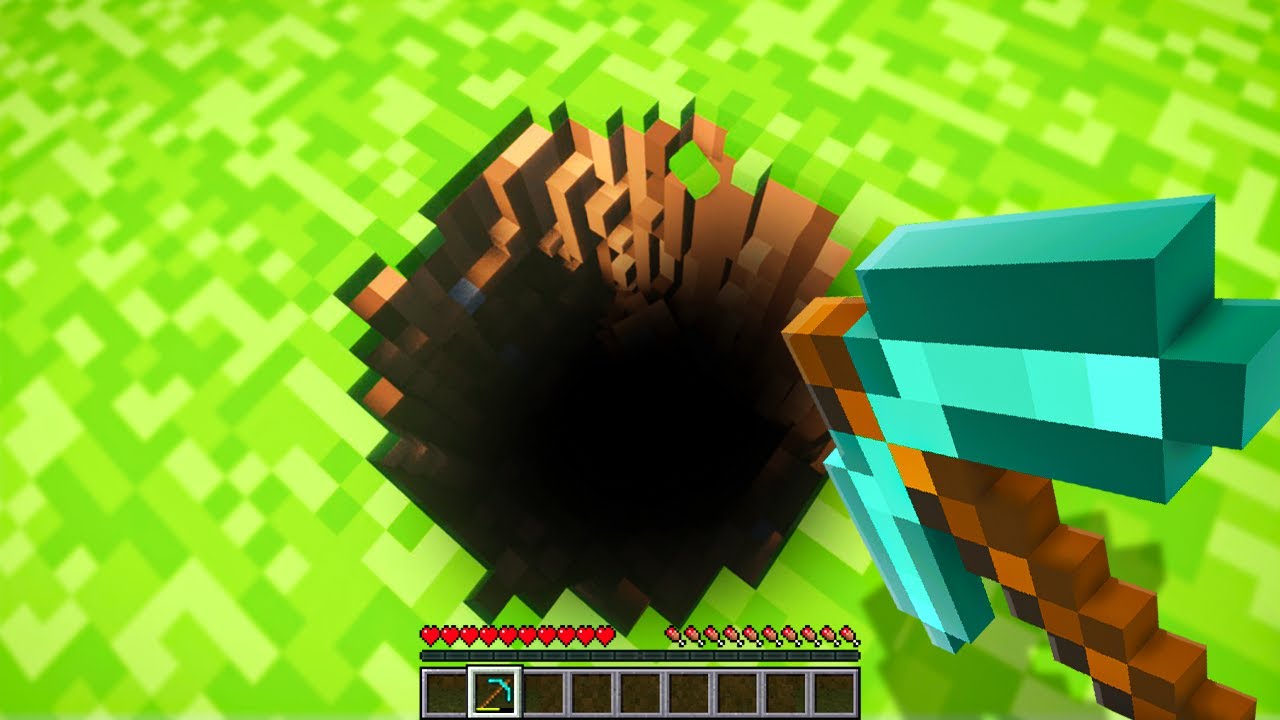The width and height of the screenshot is (1280, 720).
Task: Click the first hunger drumstick icon
Action: (x=671, y=636)
